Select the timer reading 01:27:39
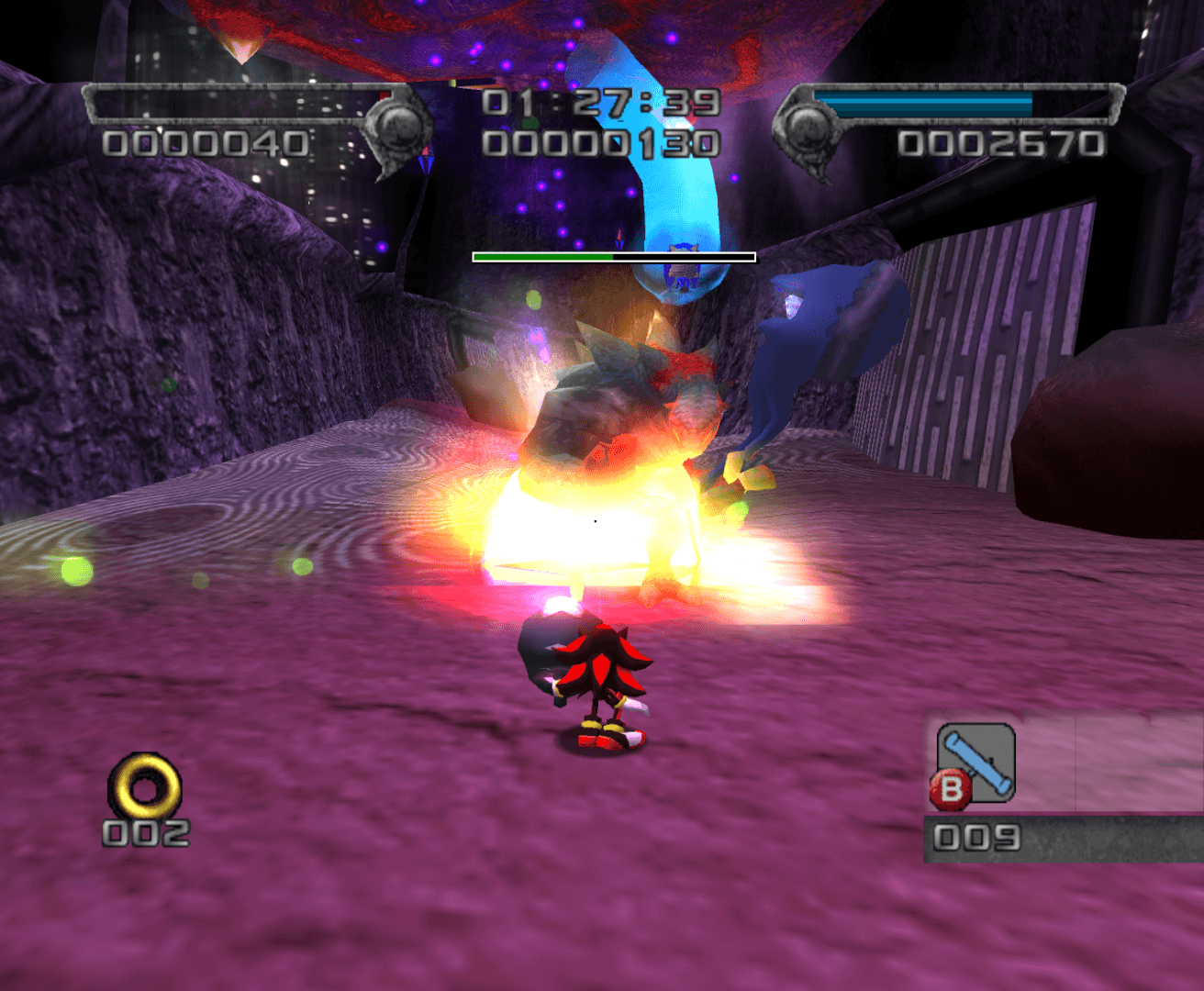 coord(599,103)
